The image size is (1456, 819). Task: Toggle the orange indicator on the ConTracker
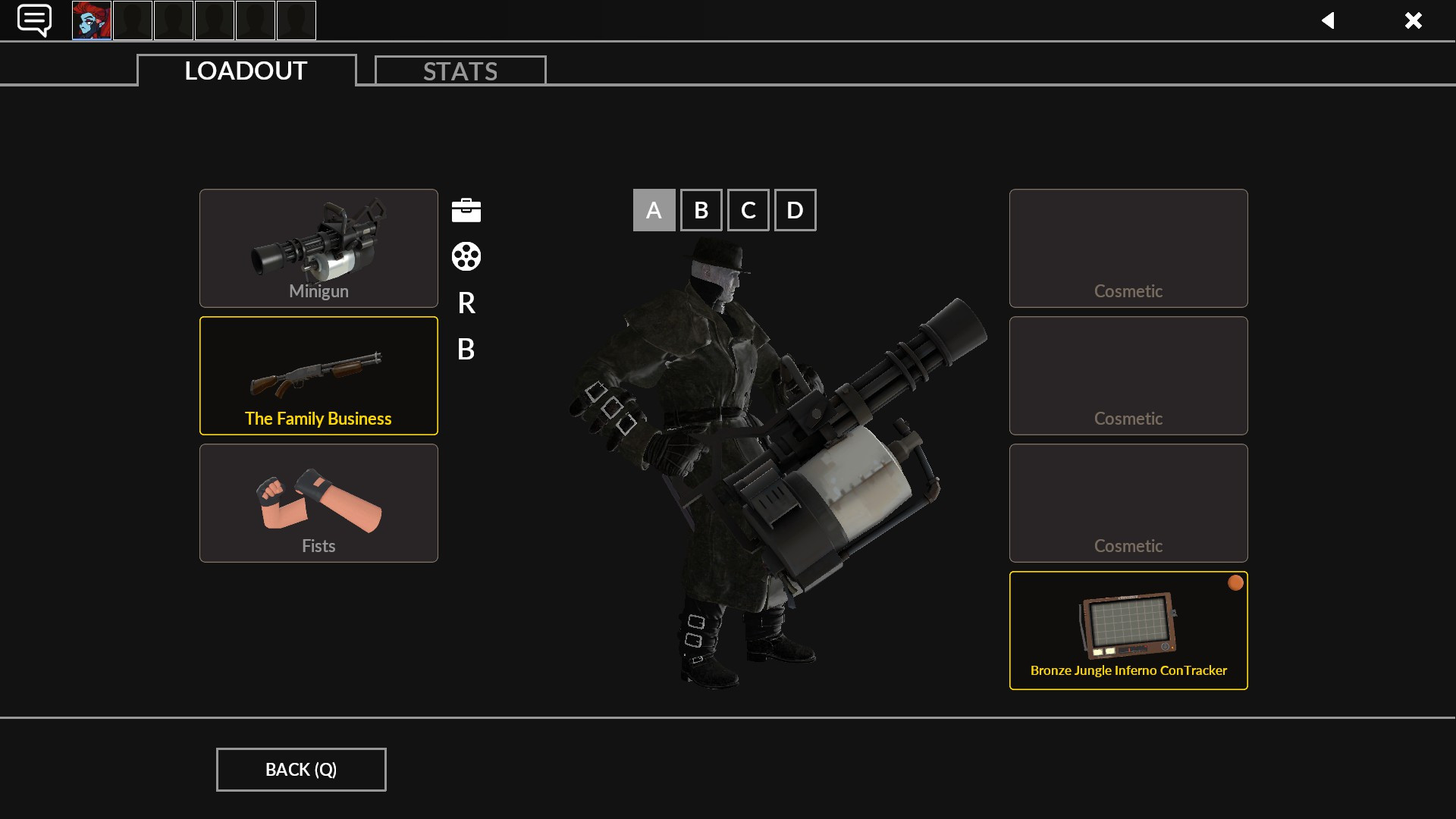tap(1235, 583)
